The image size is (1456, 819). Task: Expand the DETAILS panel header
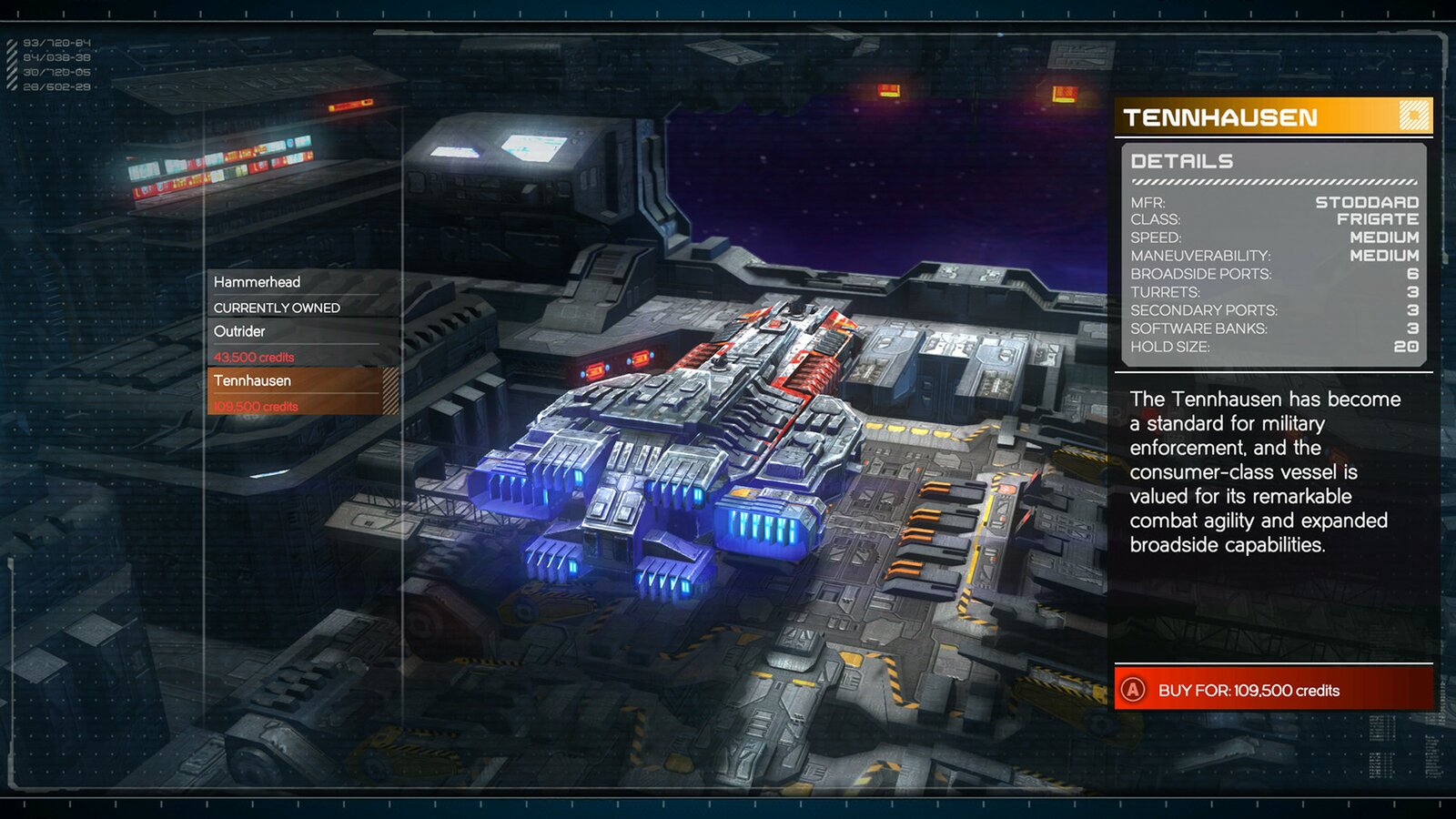click(1183, 162)
